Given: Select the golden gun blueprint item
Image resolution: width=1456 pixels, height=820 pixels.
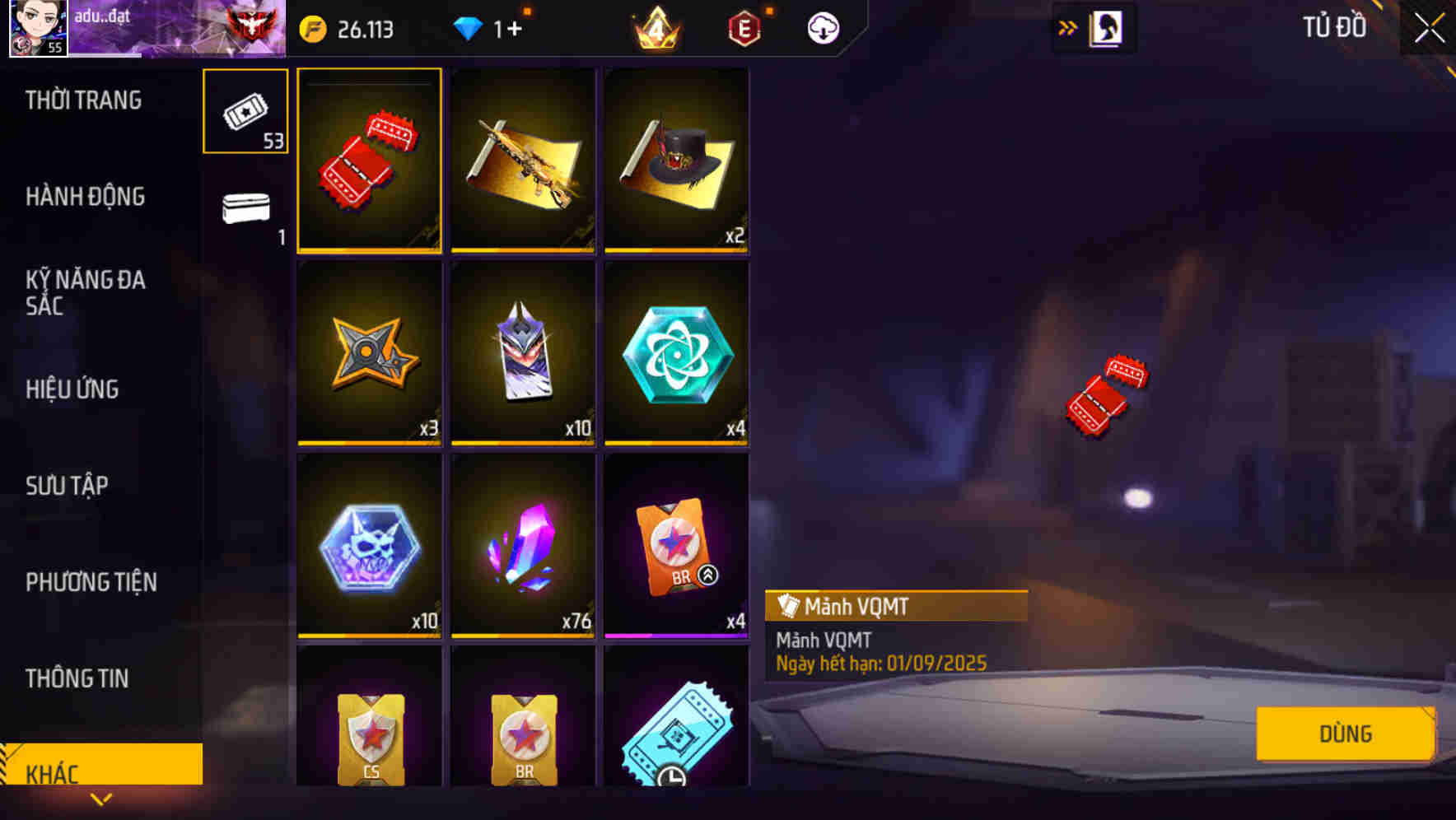Looking at the screenshot, I should point(523,161).
